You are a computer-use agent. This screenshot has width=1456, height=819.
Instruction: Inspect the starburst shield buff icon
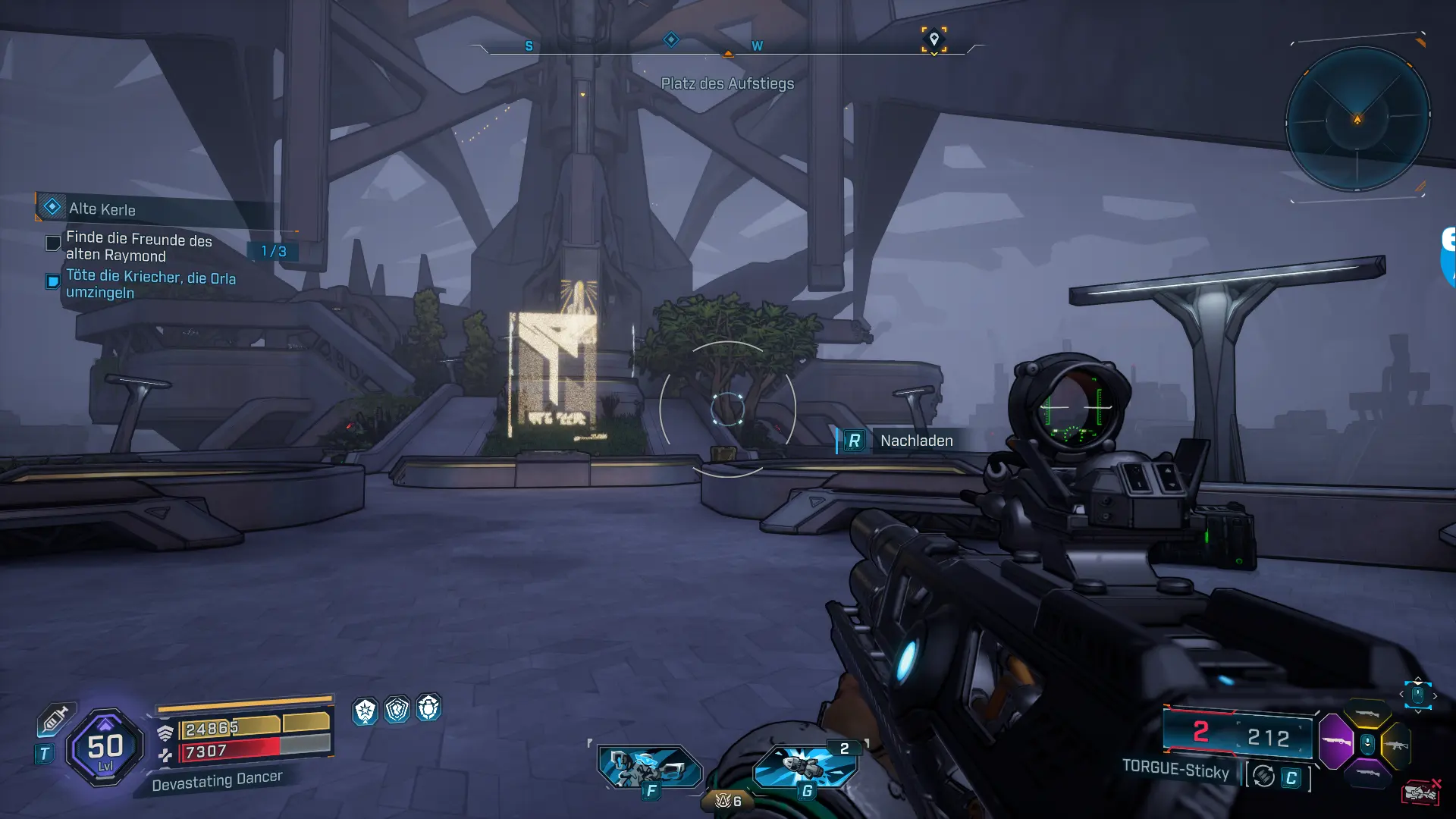pyautogui.click(x=365, y=711)
